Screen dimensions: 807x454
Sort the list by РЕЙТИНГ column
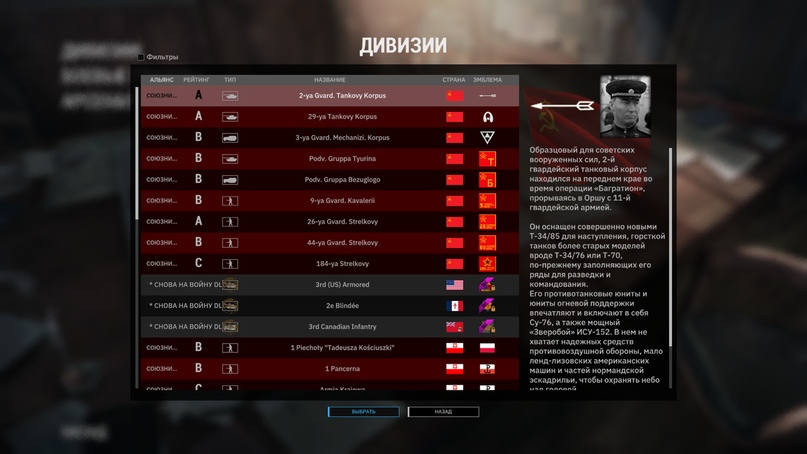pos(196,80)
